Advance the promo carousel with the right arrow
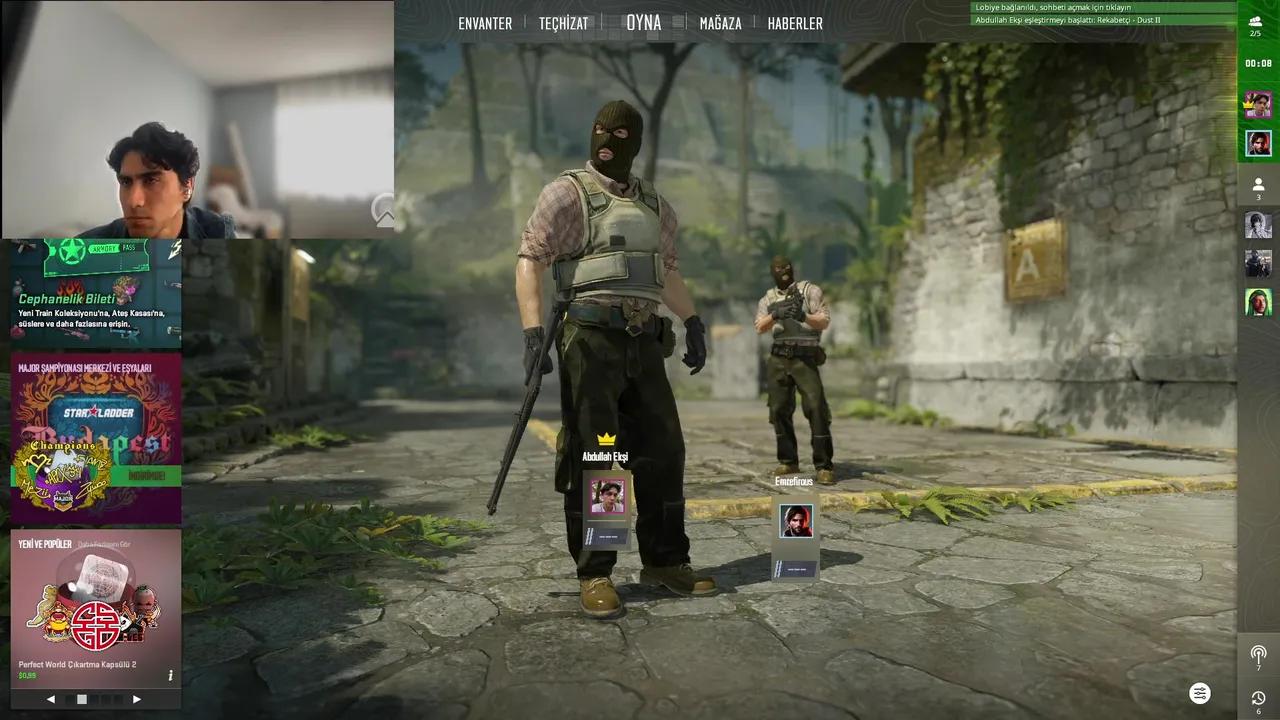This screenshot has width=1280, height=720. tap(137, 698)
